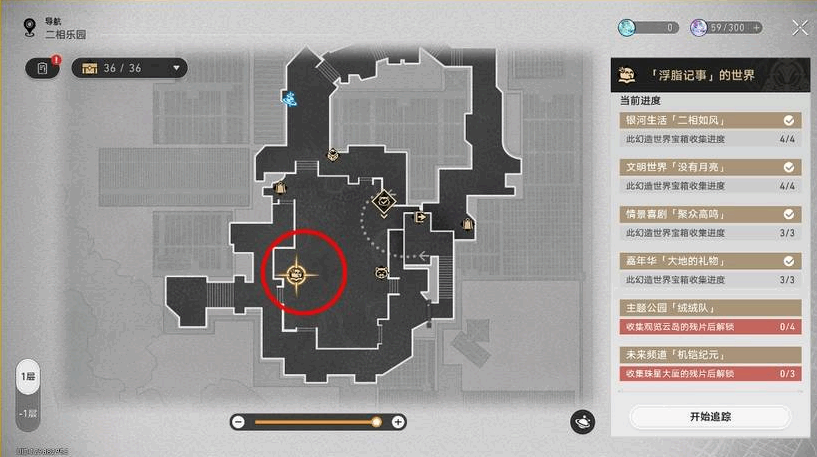Viewport: 817px width, 457px height.
Task: Open the planet star-map icon
Action: [x=582, y=422]
